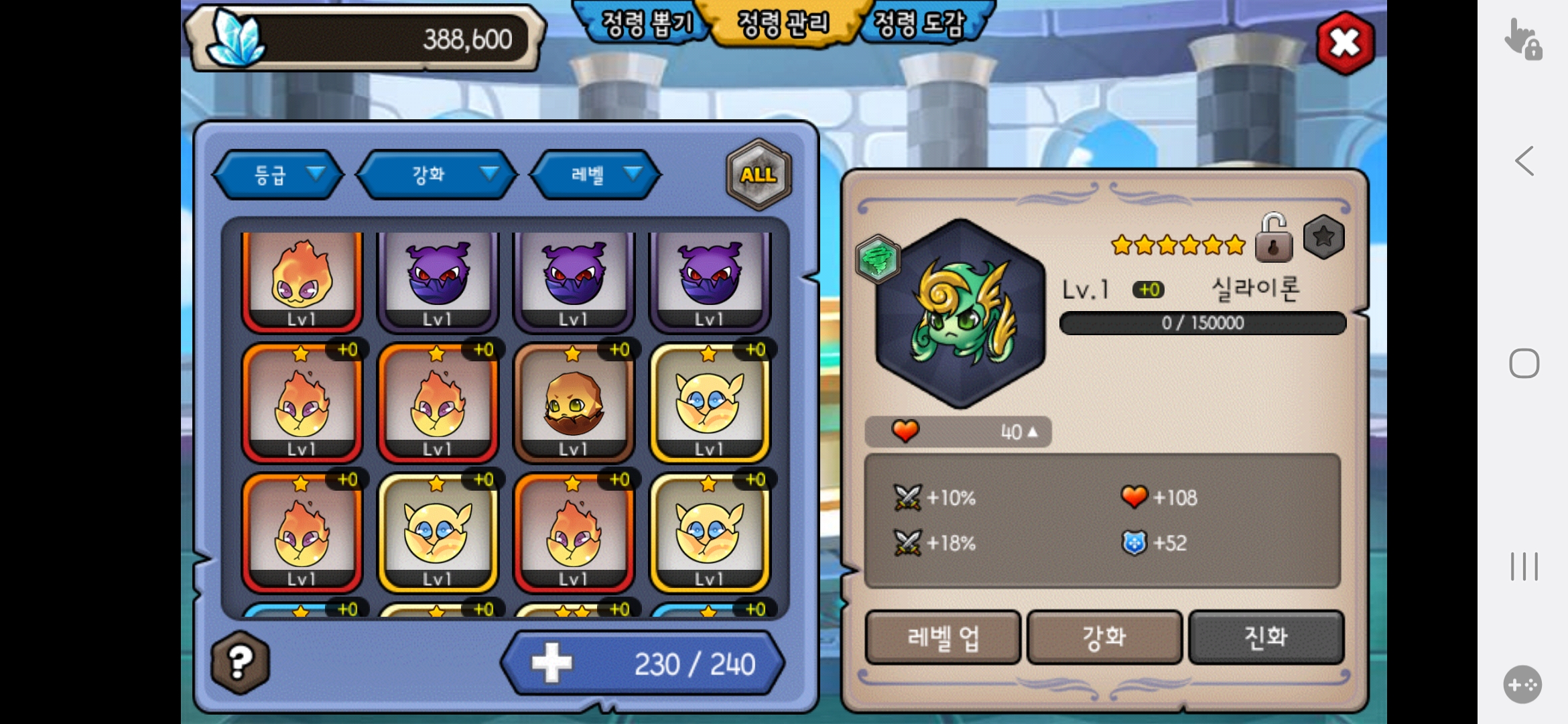Screen dimensions: 1568x724
Task: Click the 레벨 업 button
Action: [x=943, y=637]
